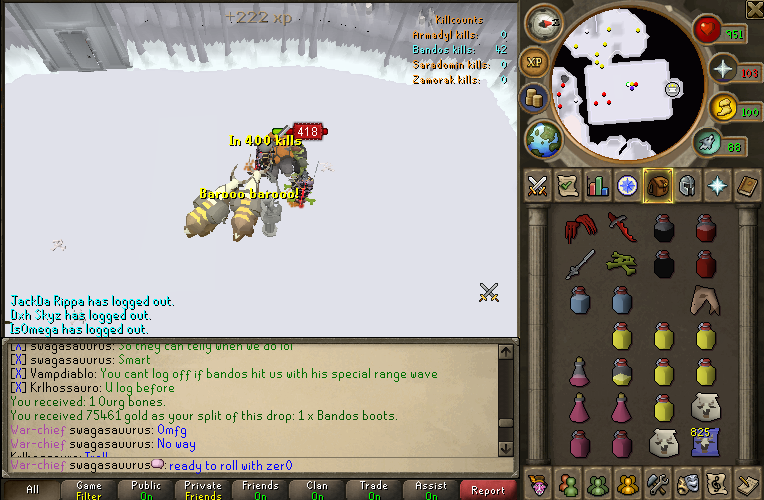Click the Hitpoints heart orb
The image size is (764, 500).
(x=708, y=30)
